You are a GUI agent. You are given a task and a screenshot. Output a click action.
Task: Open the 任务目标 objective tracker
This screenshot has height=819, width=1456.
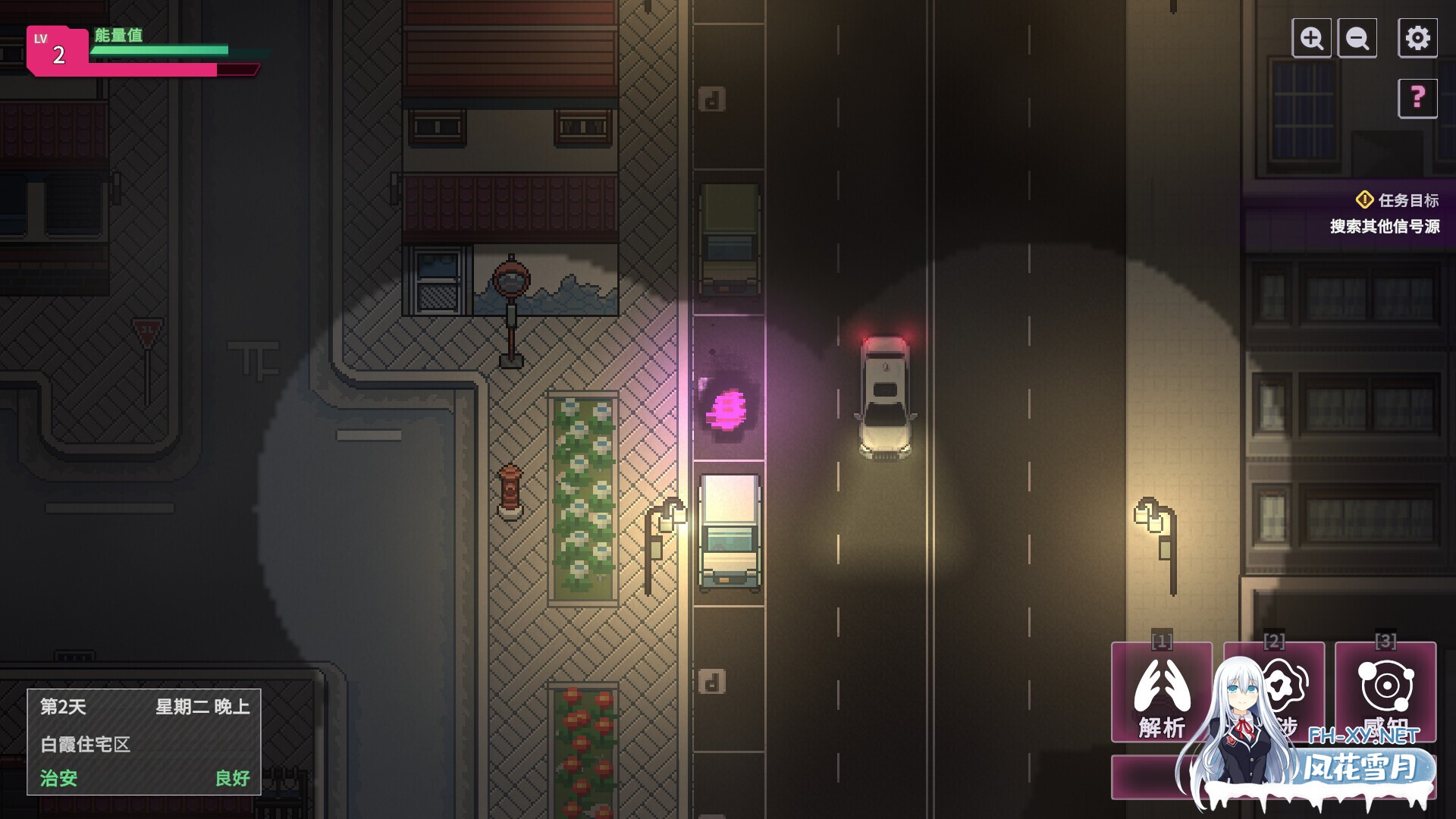pos(1397,200)
